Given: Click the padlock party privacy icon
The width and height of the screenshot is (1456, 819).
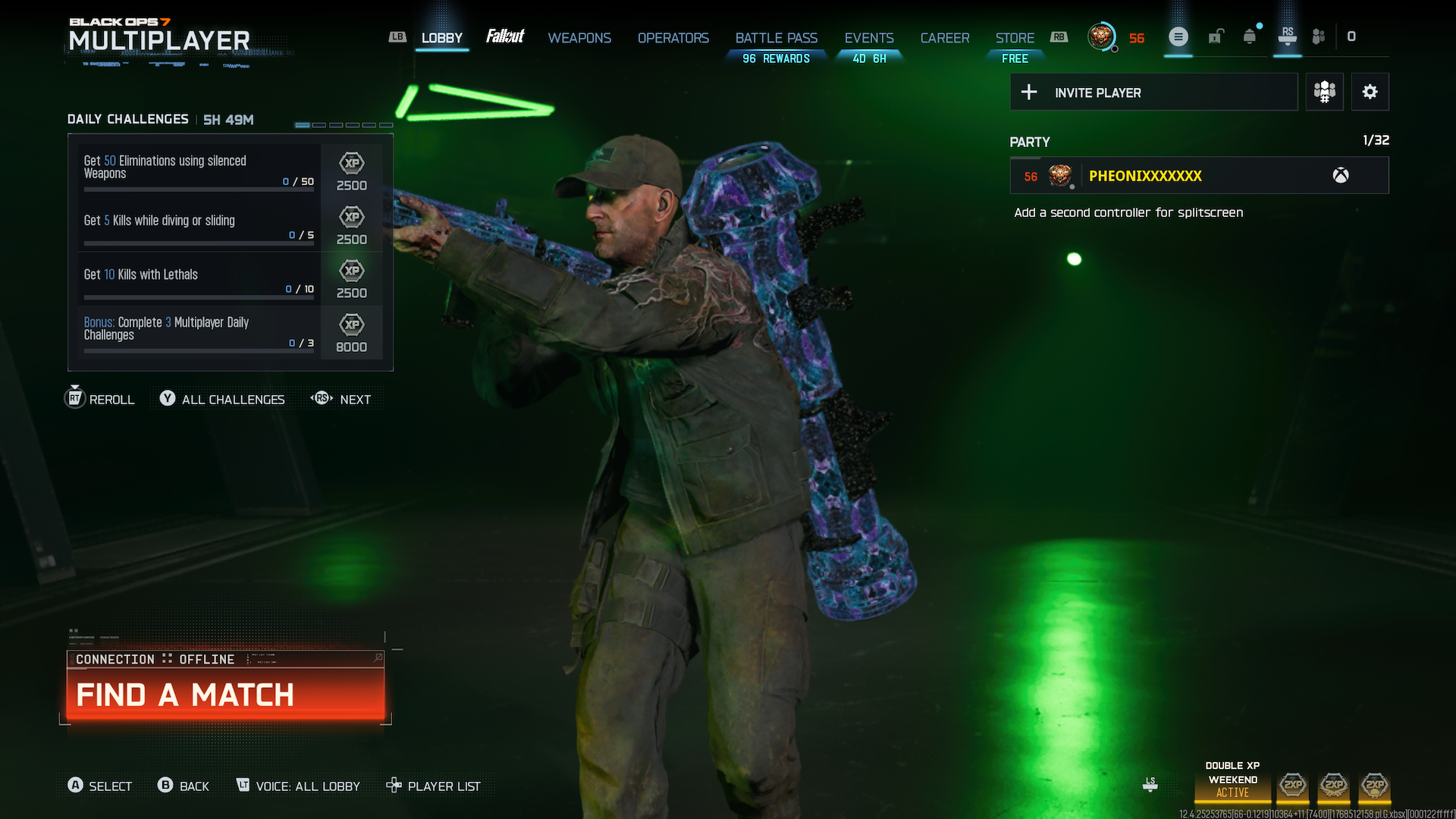Looking at the screenshot, I should click(x=1215, y=37).
